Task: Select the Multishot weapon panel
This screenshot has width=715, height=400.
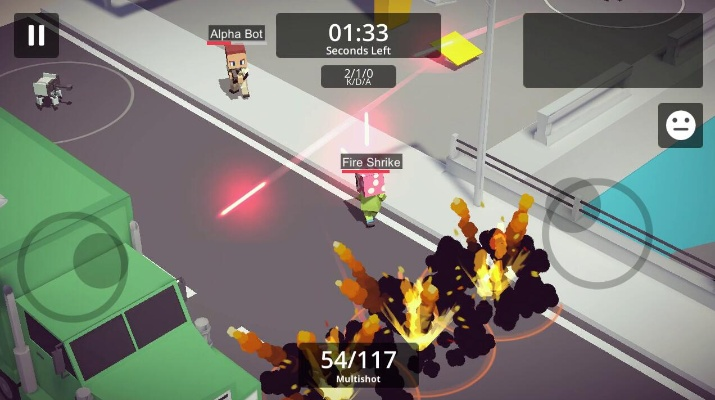Action: click(x=357, y=366)
